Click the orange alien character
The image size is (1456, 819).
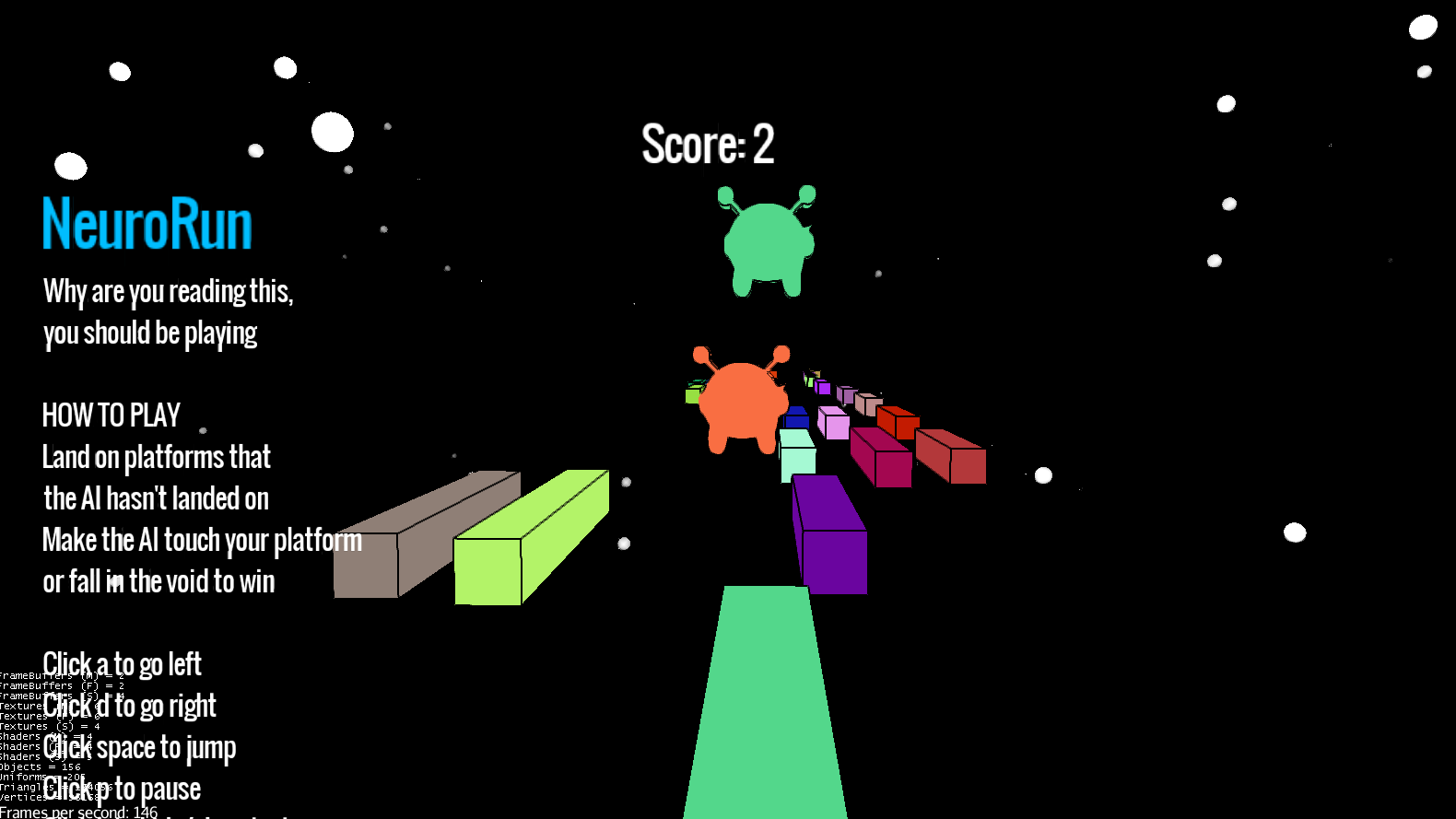click(742, 401)
